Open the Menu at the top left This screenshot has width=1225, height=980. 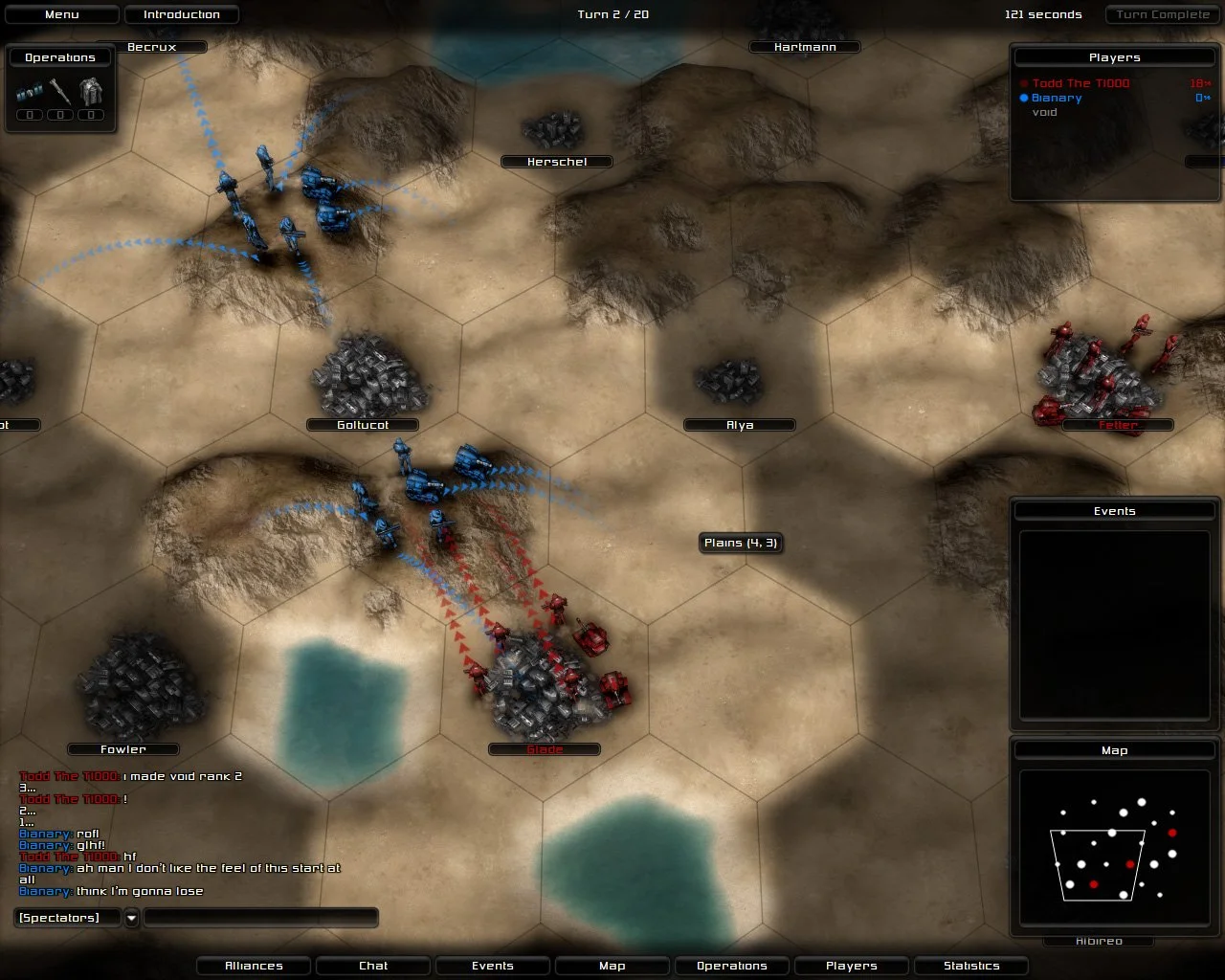pos(61,14)
